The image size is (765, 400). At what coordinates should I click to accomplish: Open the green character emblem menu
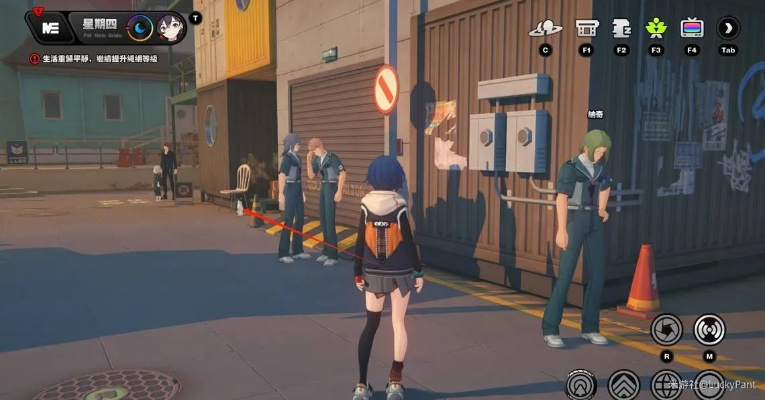[656, 28]
